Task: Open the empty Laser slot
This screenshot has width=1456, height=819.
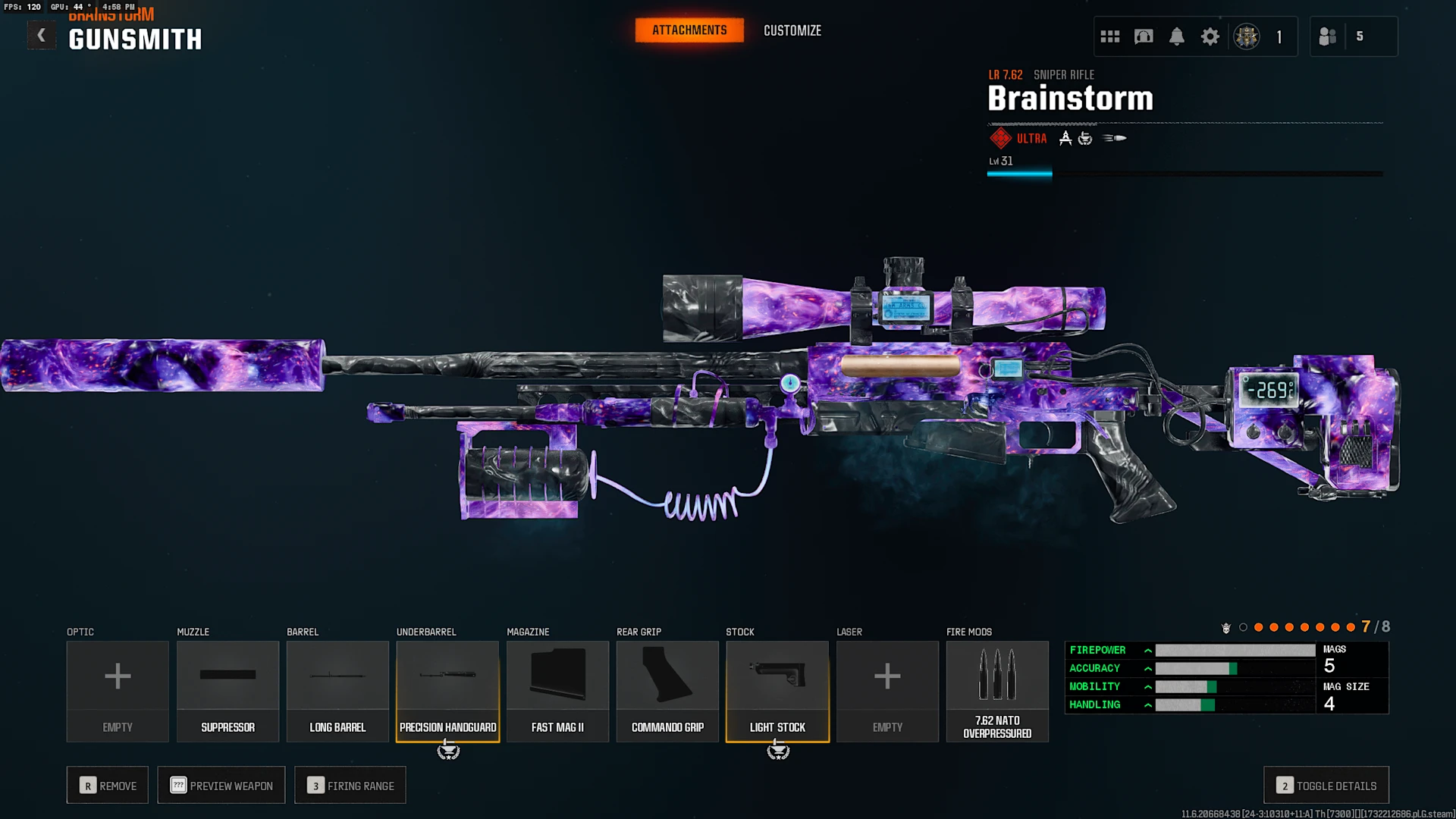Action: (887, 691)
